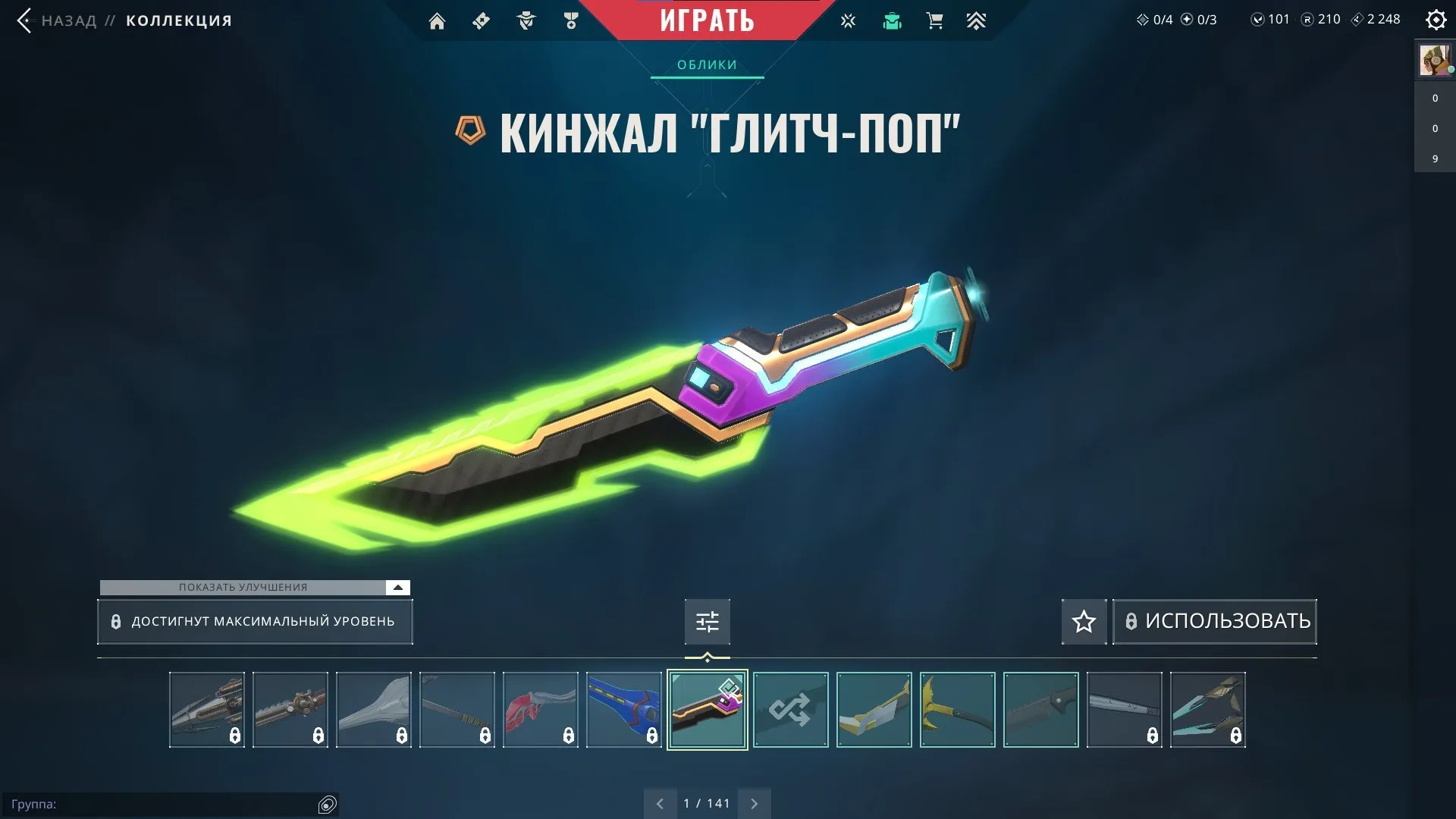
Task: Select the collection backpack icon
Action: 893,20
